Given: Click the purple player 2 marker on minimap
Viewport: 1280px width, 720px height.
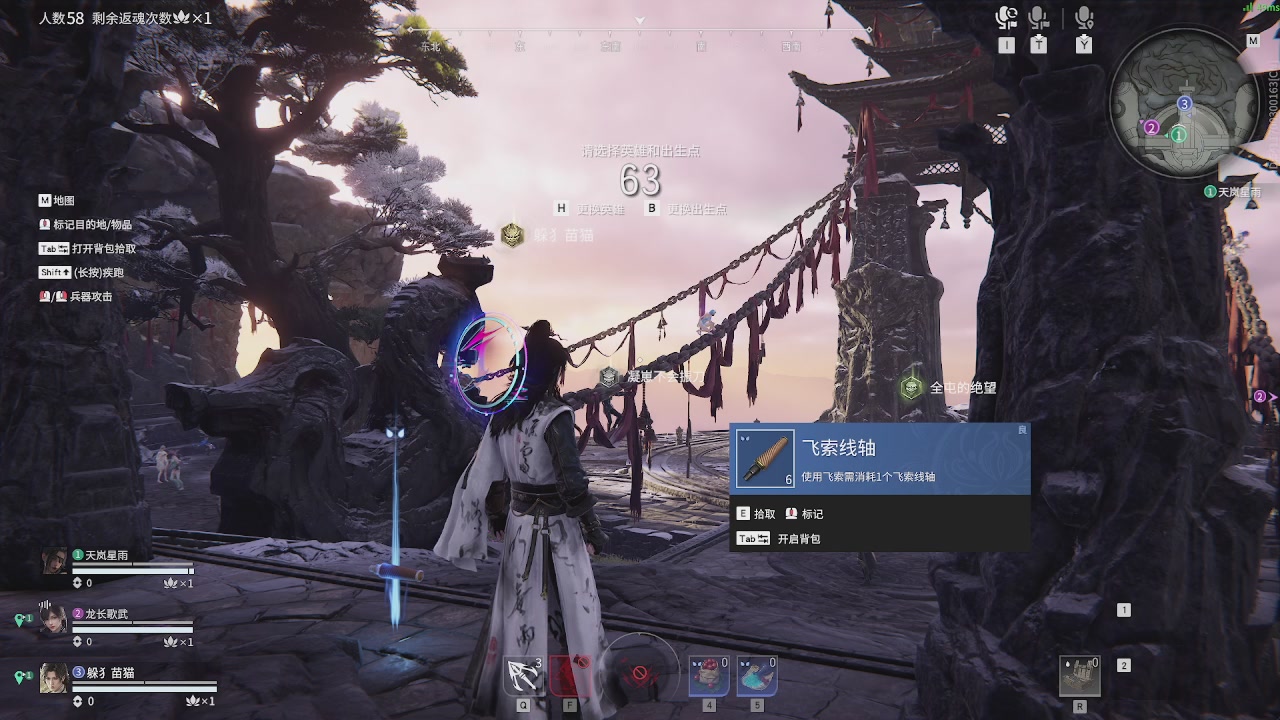Looking at the screenshot, I should (x=1151, y=127).
